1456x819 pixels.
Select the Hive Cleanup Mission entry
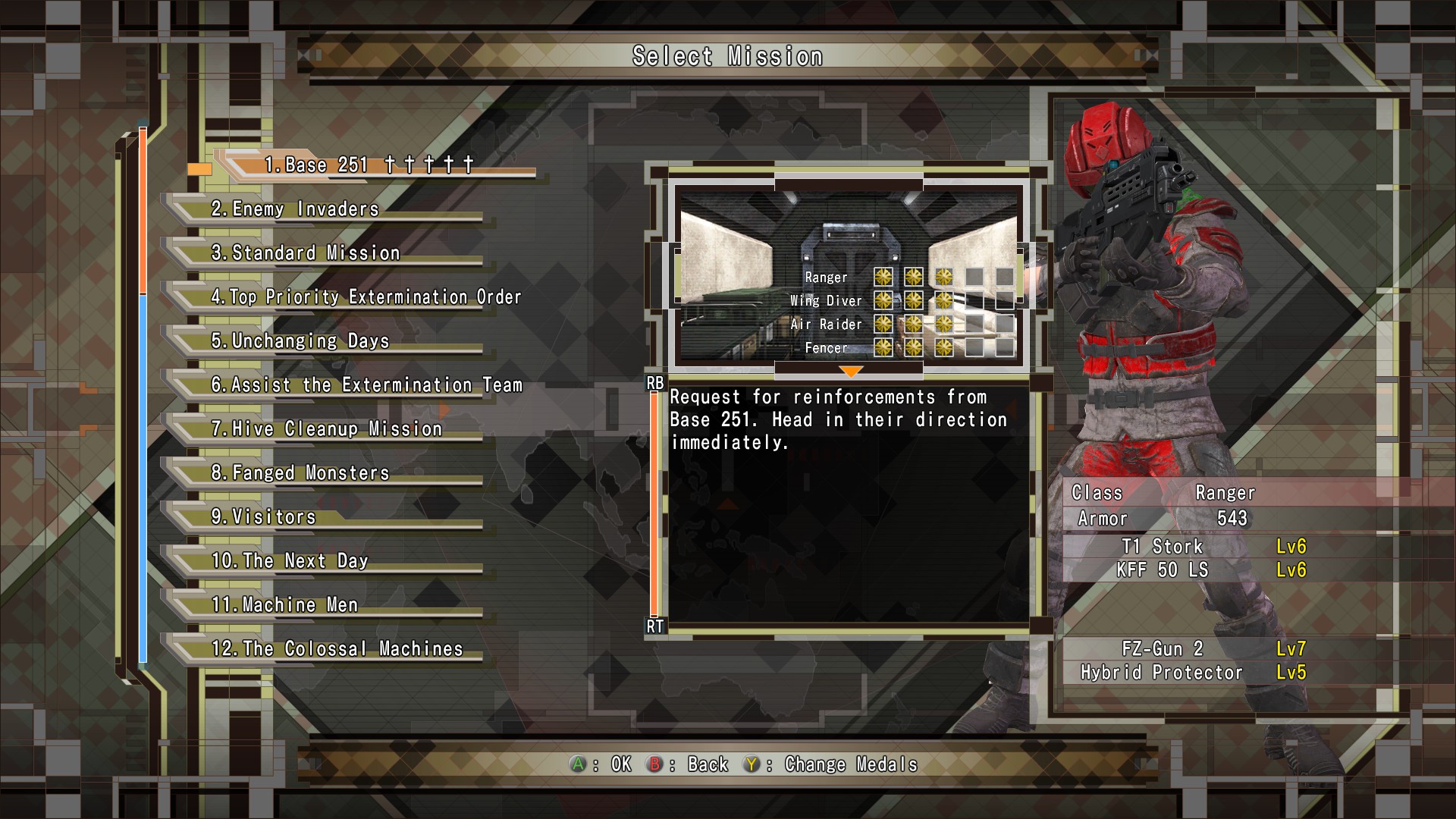click(326, 429)
